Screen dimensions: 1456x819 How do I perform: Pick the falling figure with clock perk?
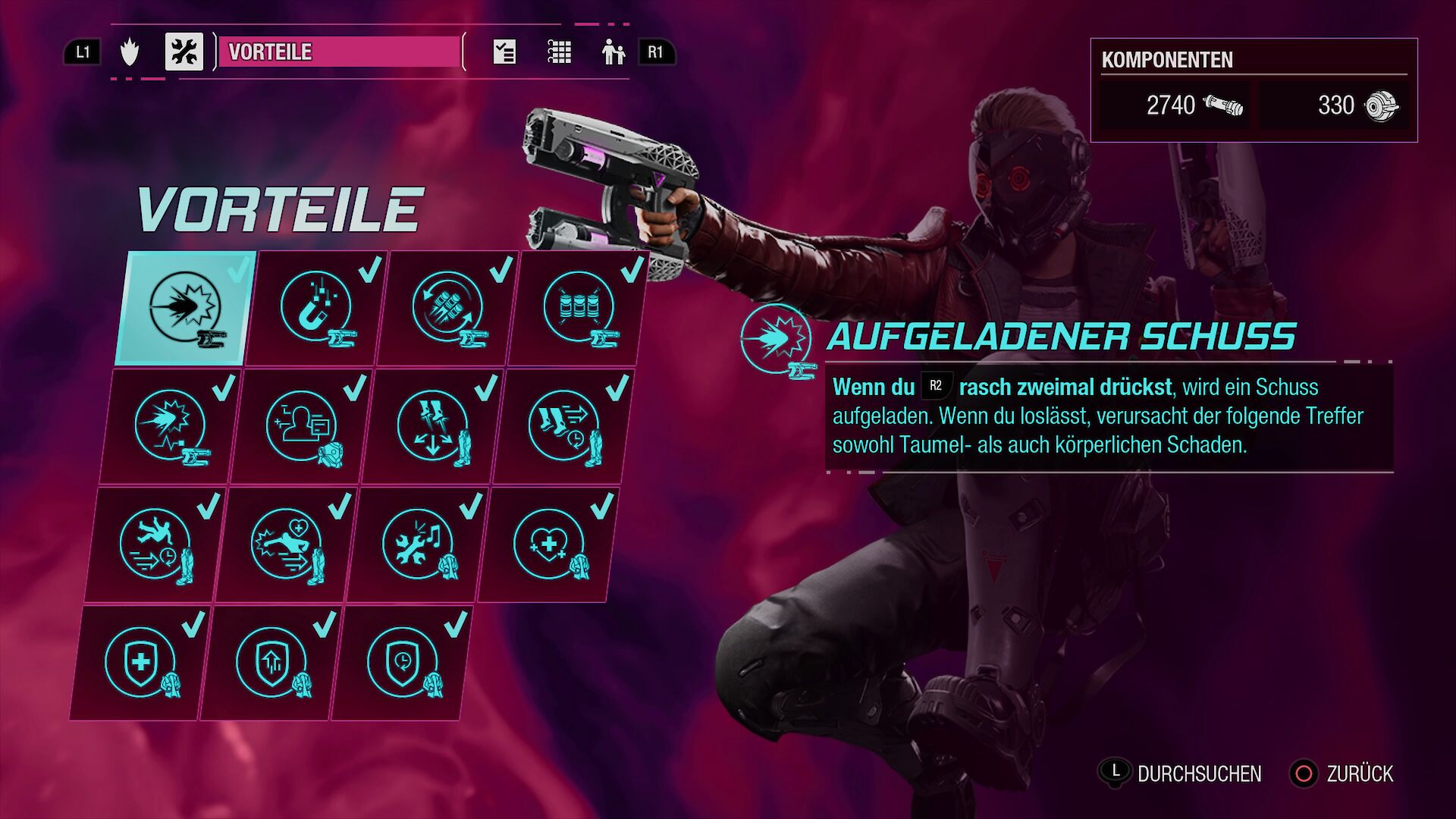(155, 544)
